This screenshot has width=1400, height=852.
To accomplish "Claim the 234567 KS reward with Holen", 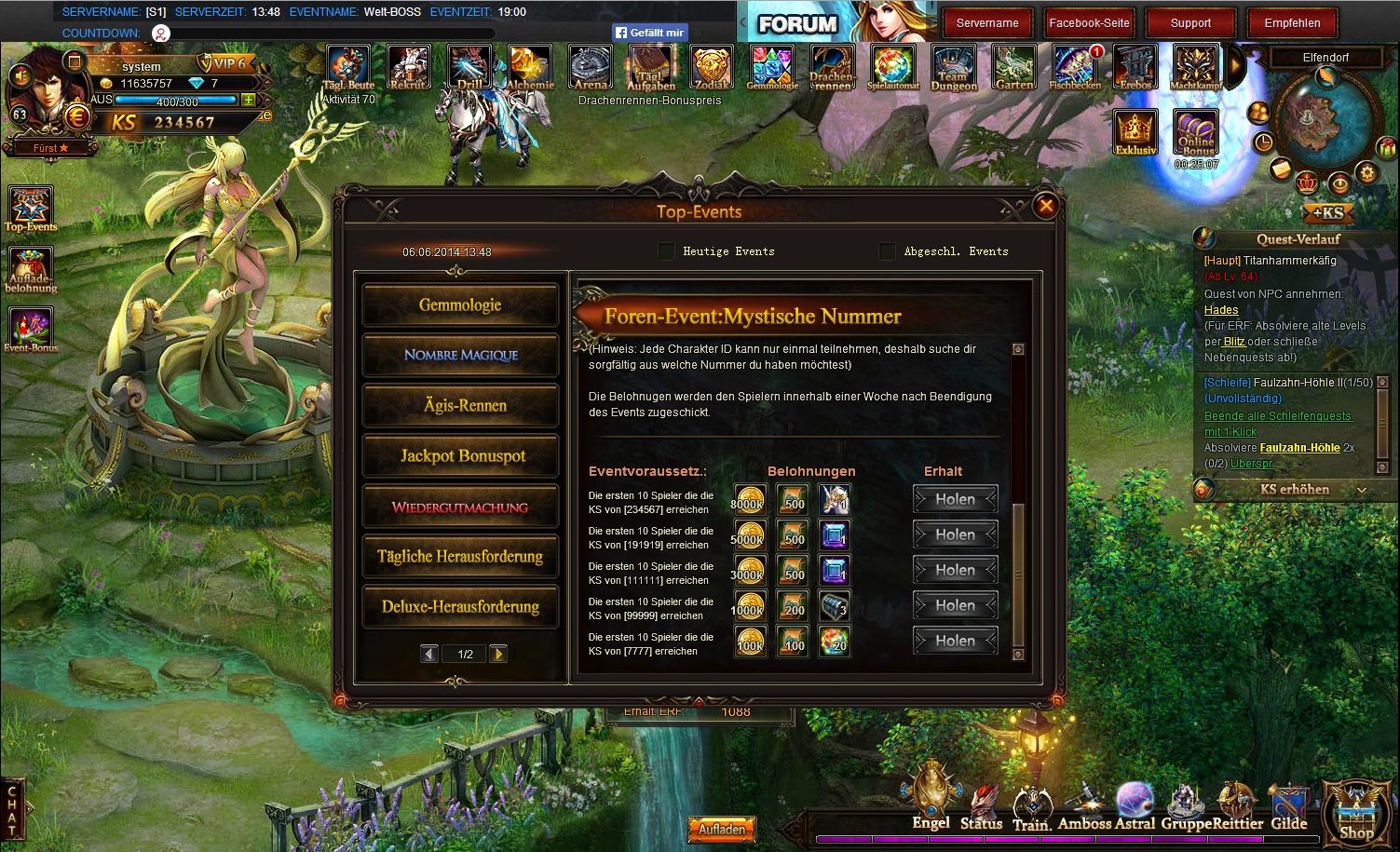I will [x=955, y=500].
